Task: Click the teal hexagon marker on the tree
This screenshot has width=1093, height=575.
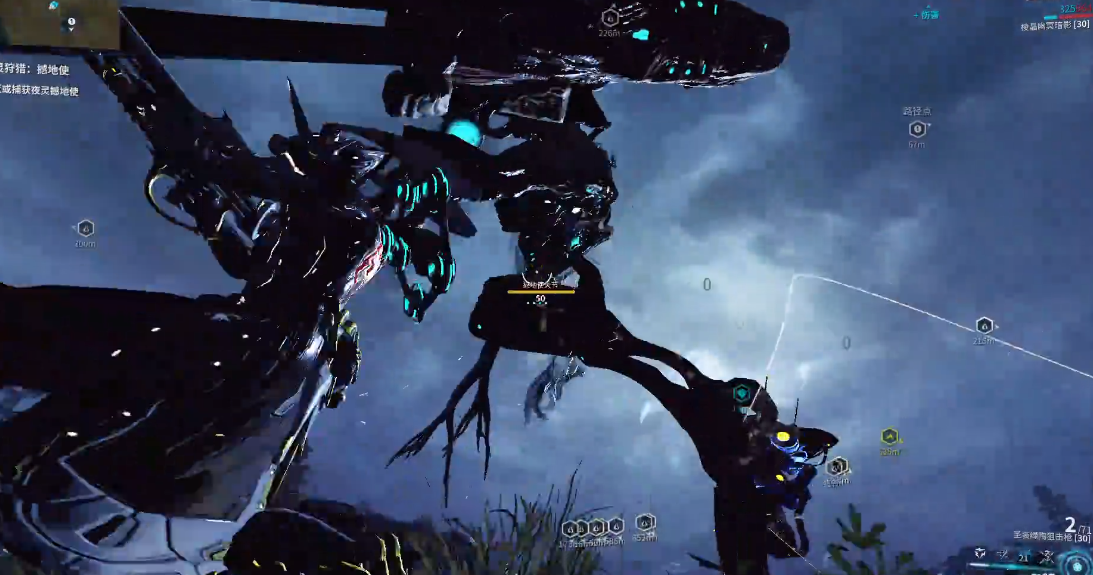Action: pos(741,394)
